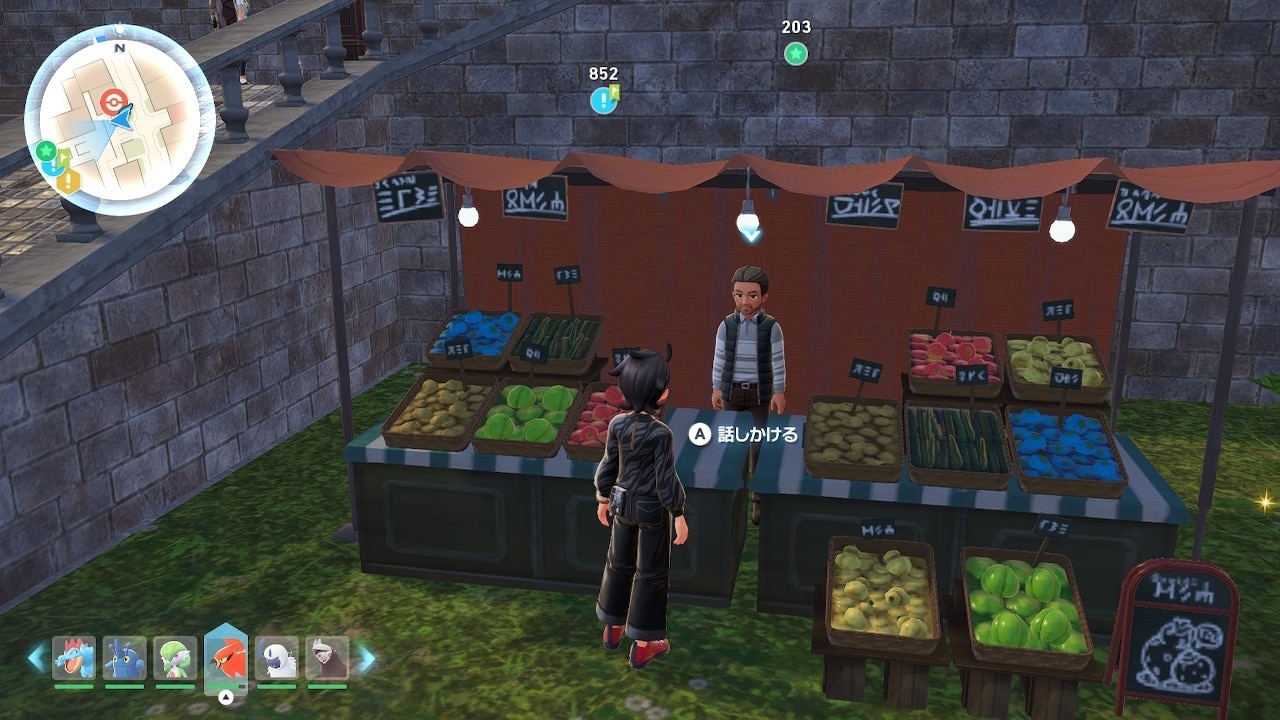This screenshot has height=720, width=1280.
Task: Select Feraligatr in the party bar
Action: pyautogui.click(x=73, y=658)
